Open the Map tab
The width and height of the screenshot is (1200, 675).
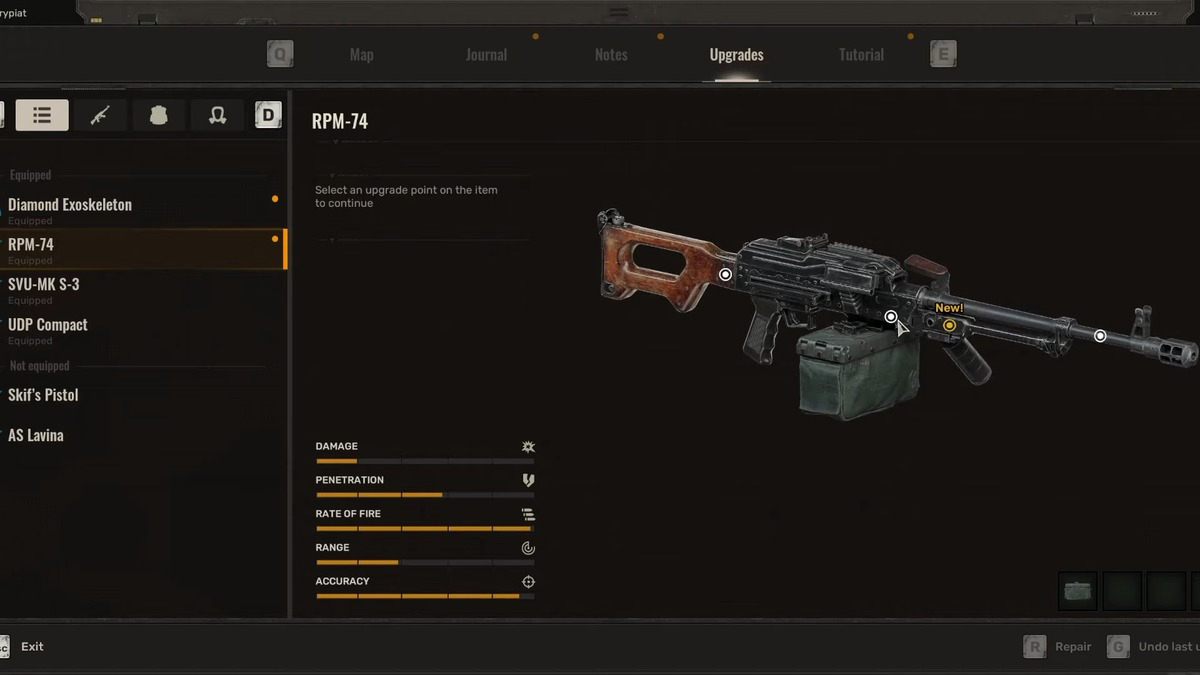click(361, 55)
